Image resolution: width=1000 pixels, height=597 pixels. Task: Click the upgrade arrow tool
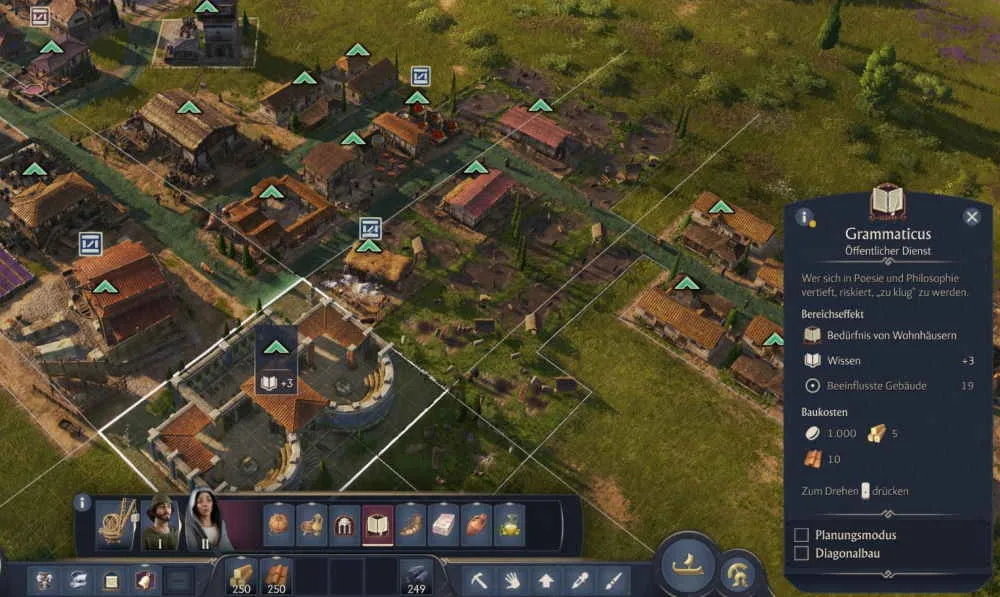pyautogui.click(x=546, y=579)
